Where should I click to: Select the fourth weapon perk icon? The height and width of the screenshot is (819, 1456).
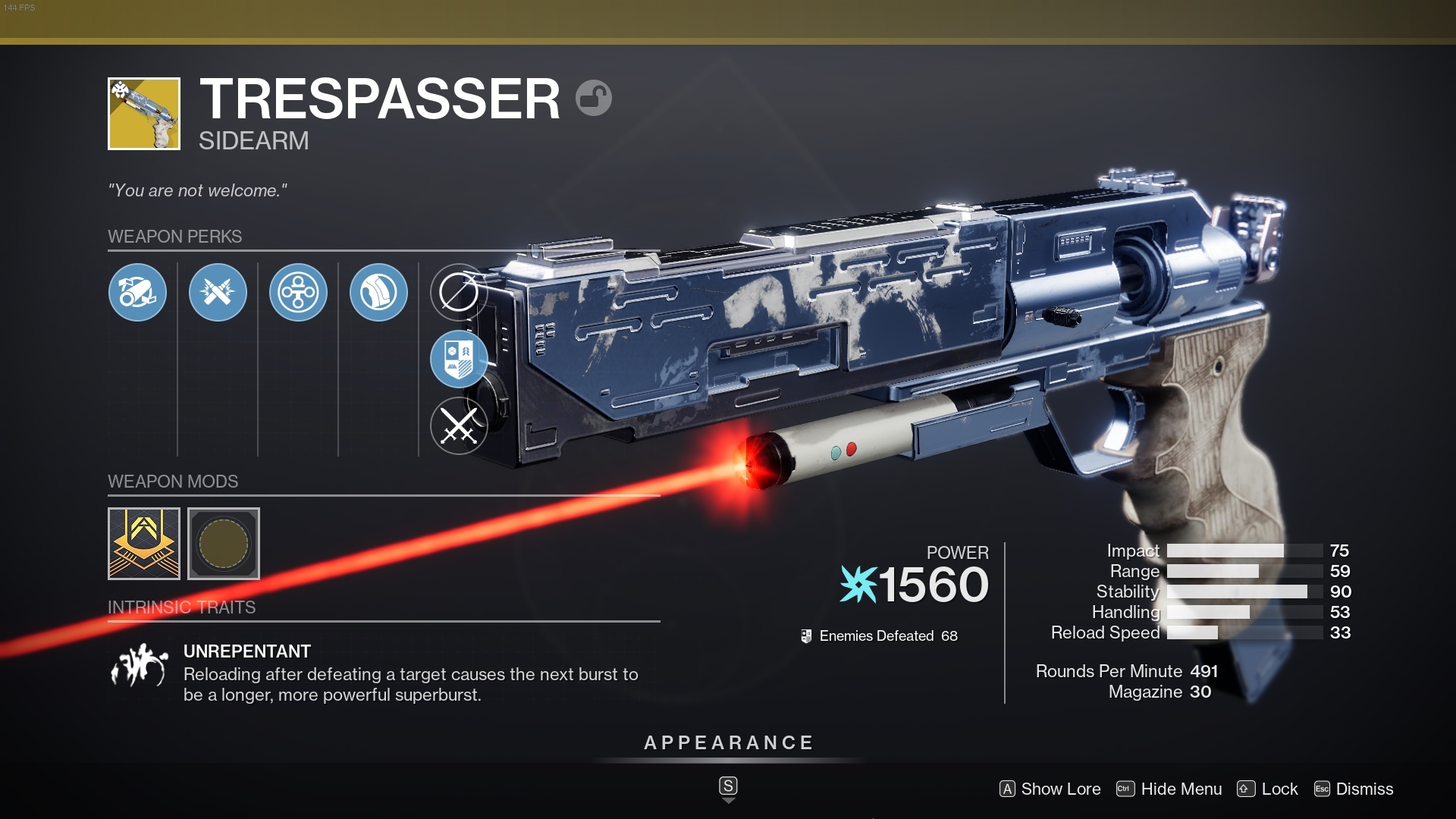tap(378, 292)
